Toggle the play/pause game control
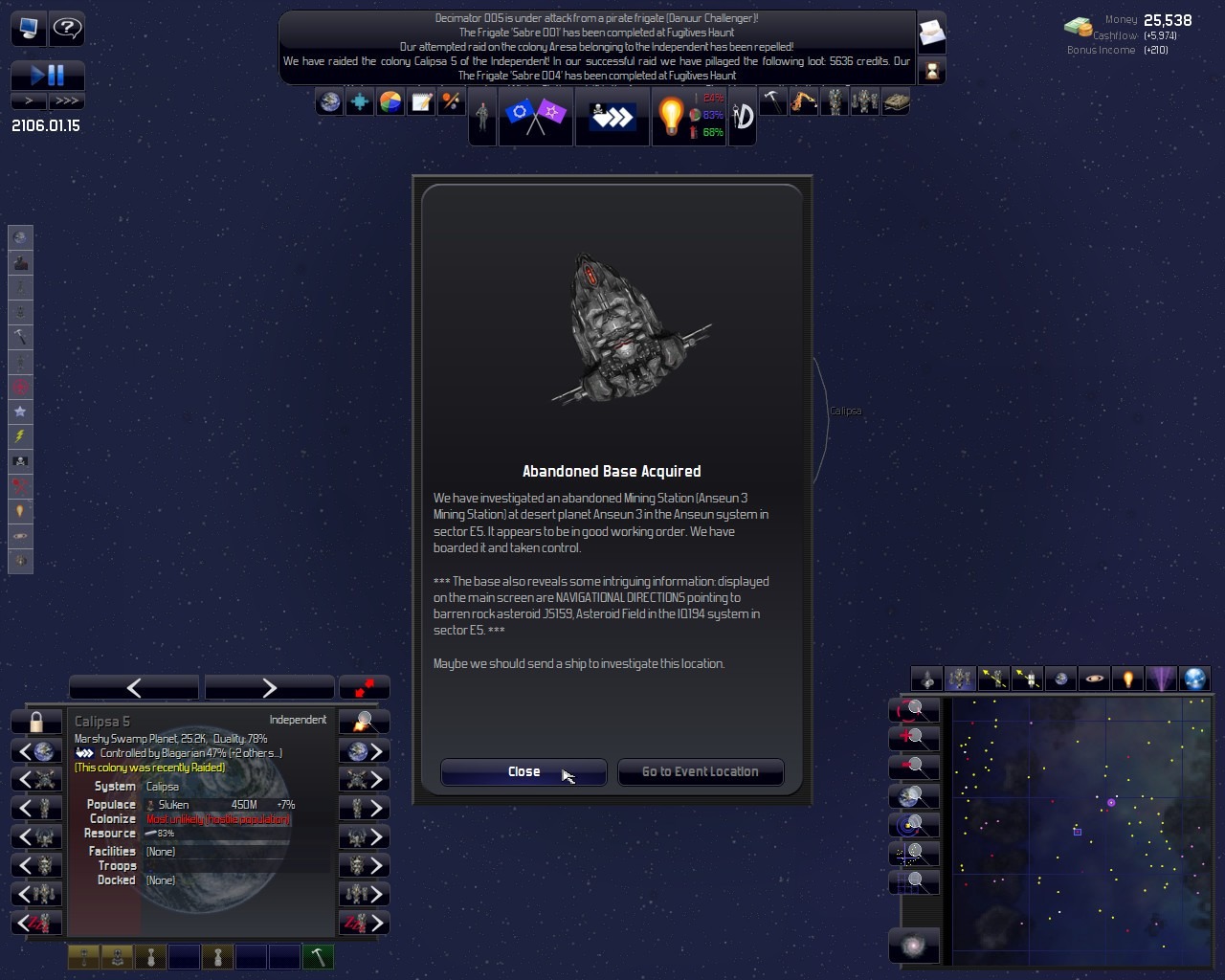 coord(47,75)
